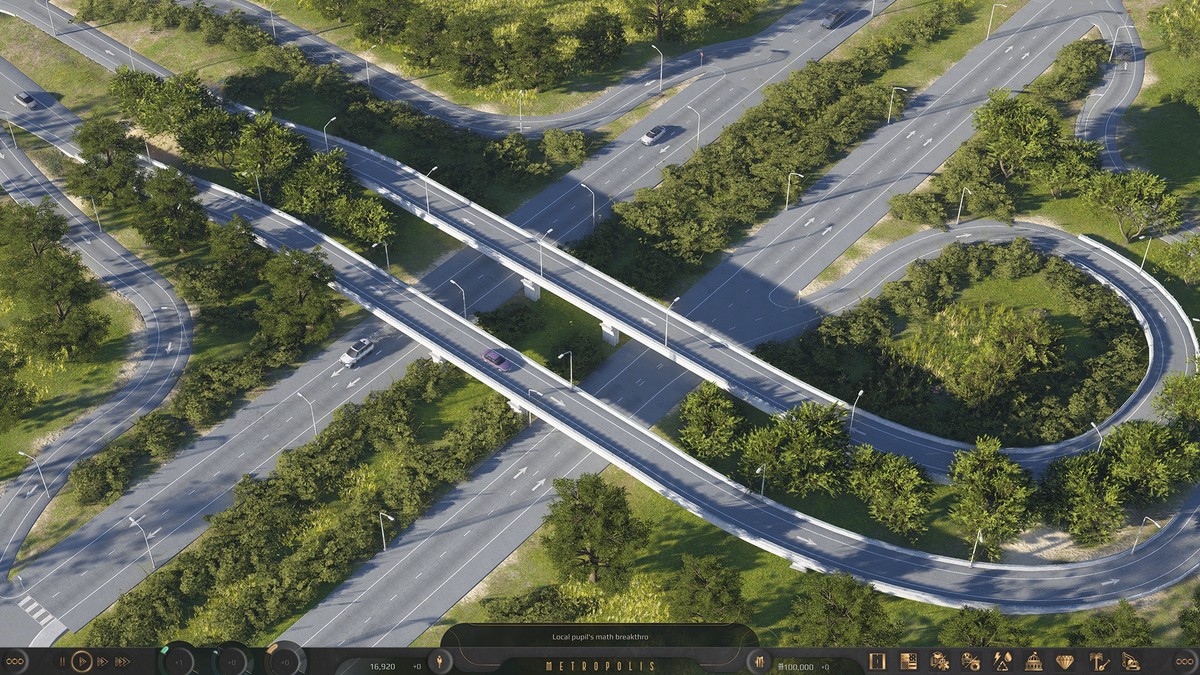Open the orange demand gauge
Image resolution: width=1200 pixels, height=675 pixels.
pos(285,661)
